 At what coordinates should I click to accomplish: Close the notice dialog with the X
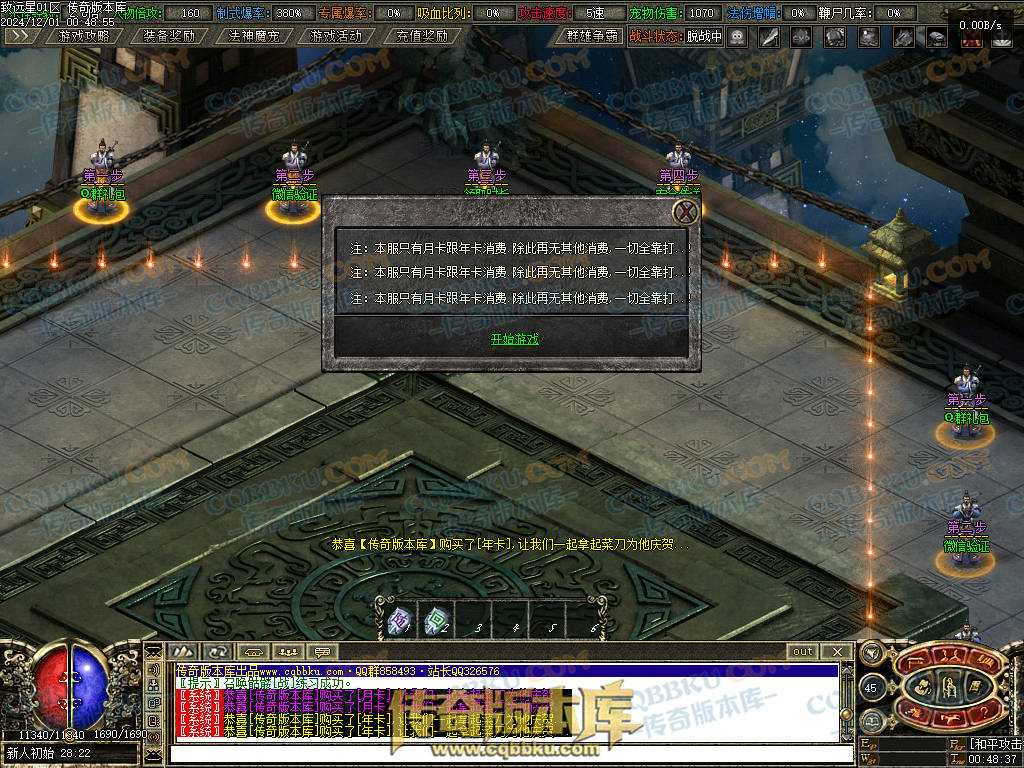pyautogui.click(x=685, y=212)
